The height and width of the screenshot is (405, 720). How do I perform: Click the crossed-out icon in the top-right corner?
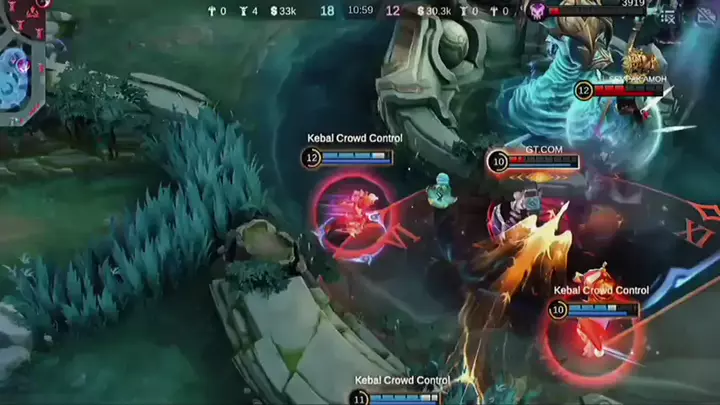[x=705, y=14]
